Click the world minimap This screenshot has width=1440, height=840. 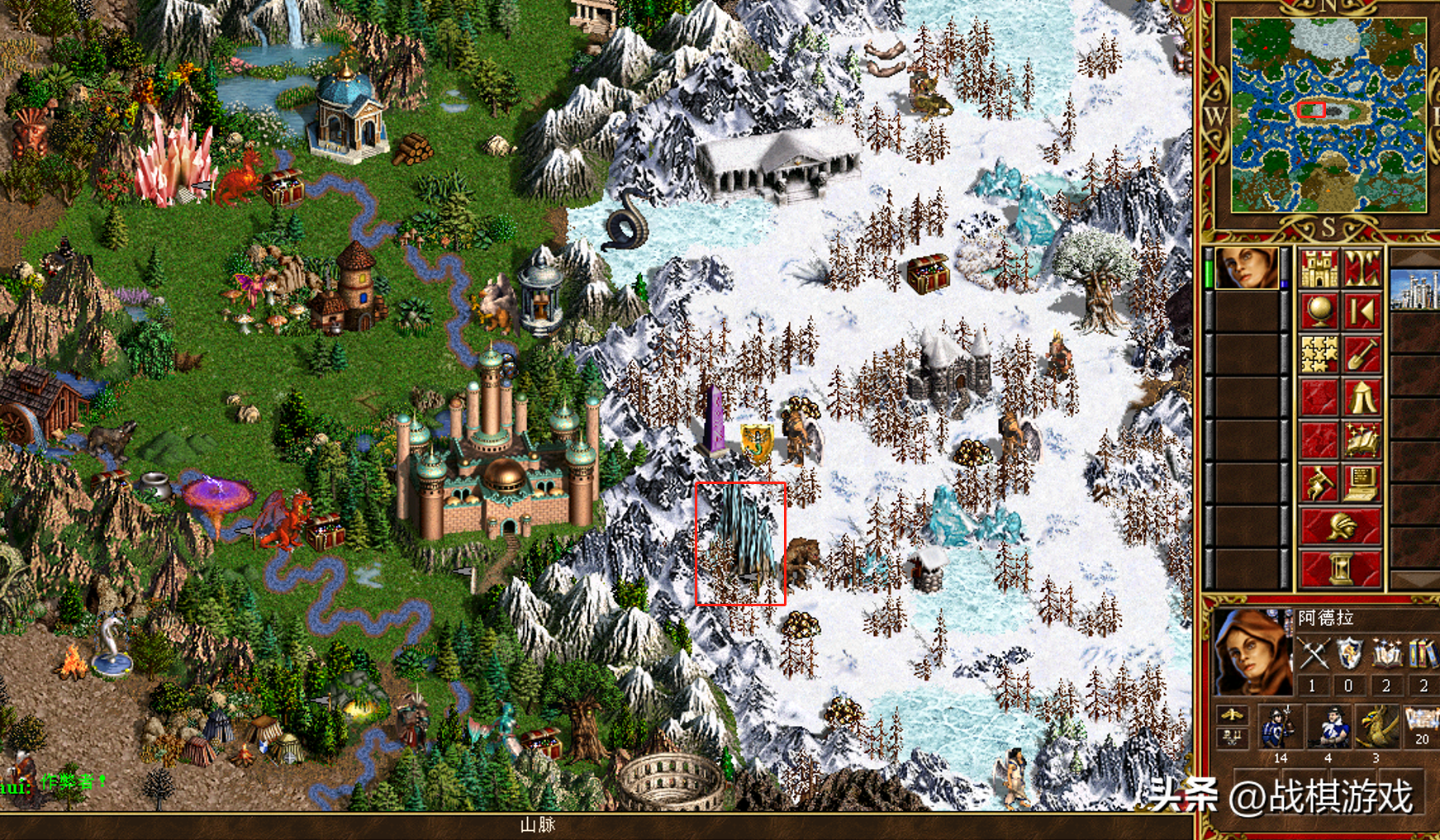[1328, 116]
